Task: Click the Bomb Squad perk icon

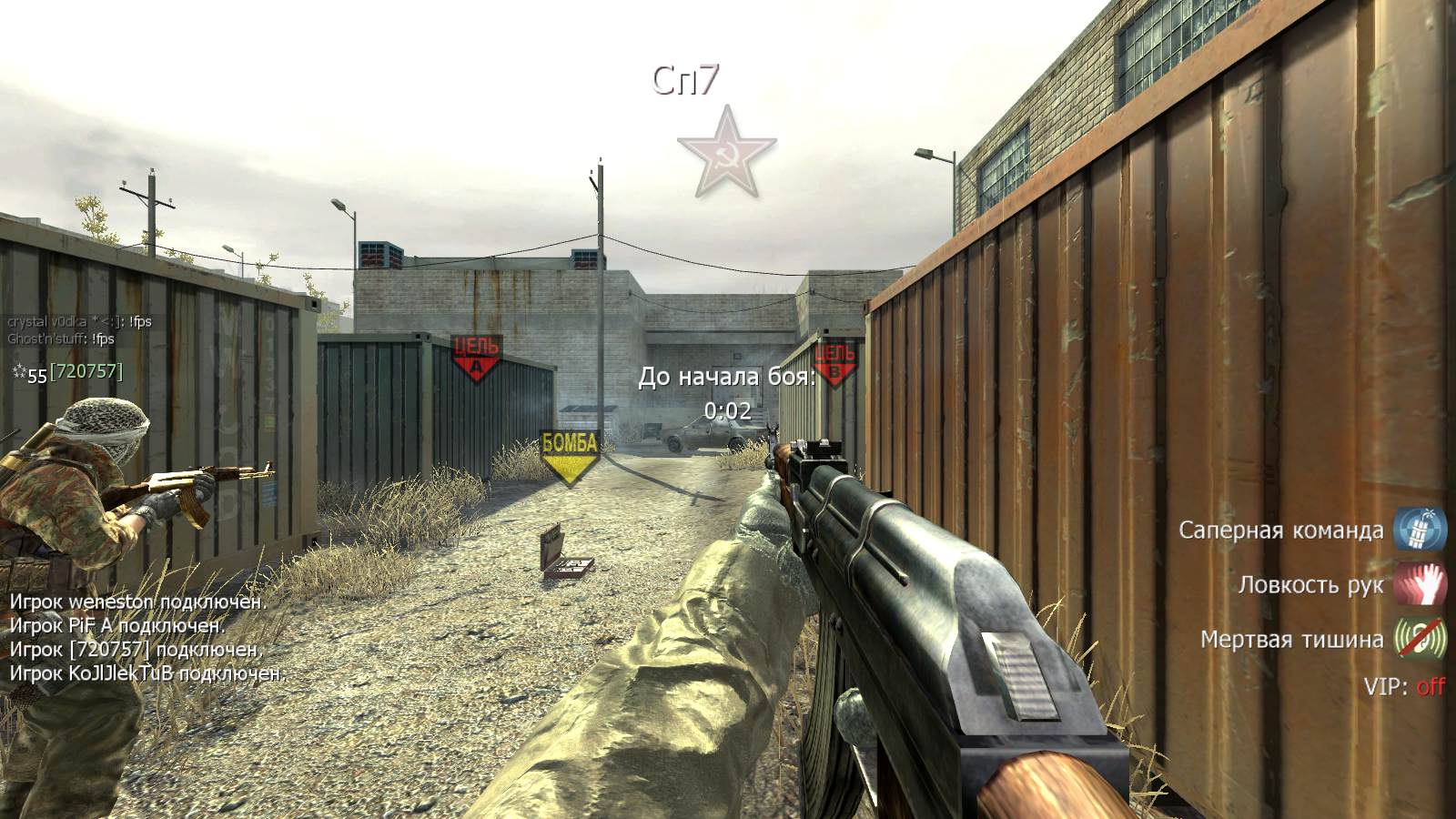Action: point(1421,529)
